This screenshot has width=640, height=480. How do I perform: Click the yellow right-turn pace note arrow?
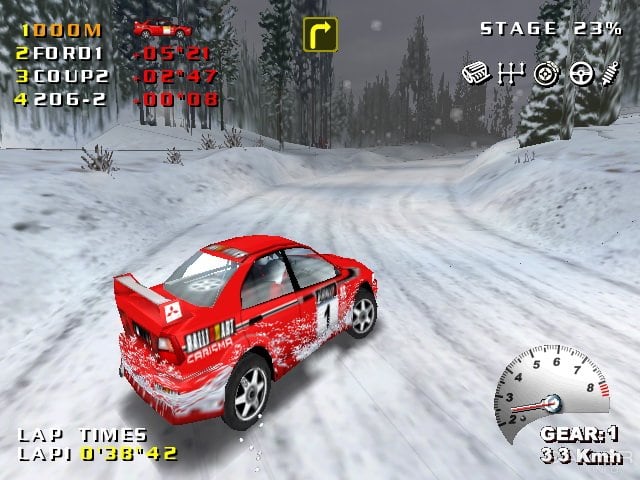[x=320, y=34]
